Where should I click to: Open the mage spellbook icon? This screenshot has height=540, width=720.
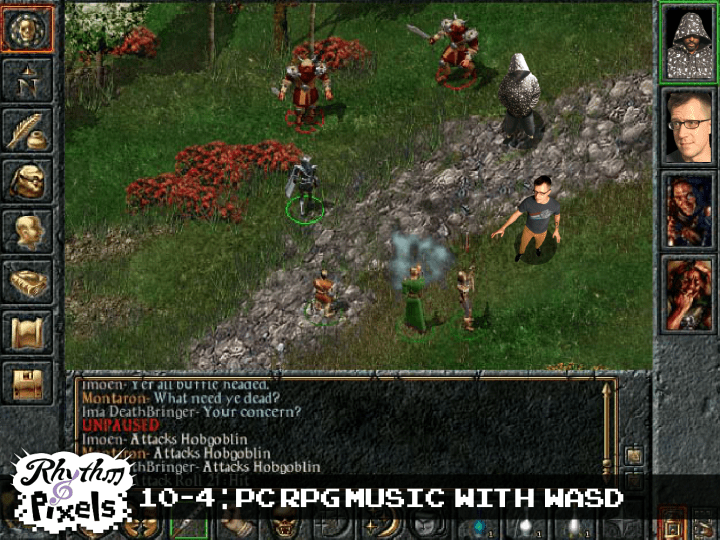[x=27, y=282]
